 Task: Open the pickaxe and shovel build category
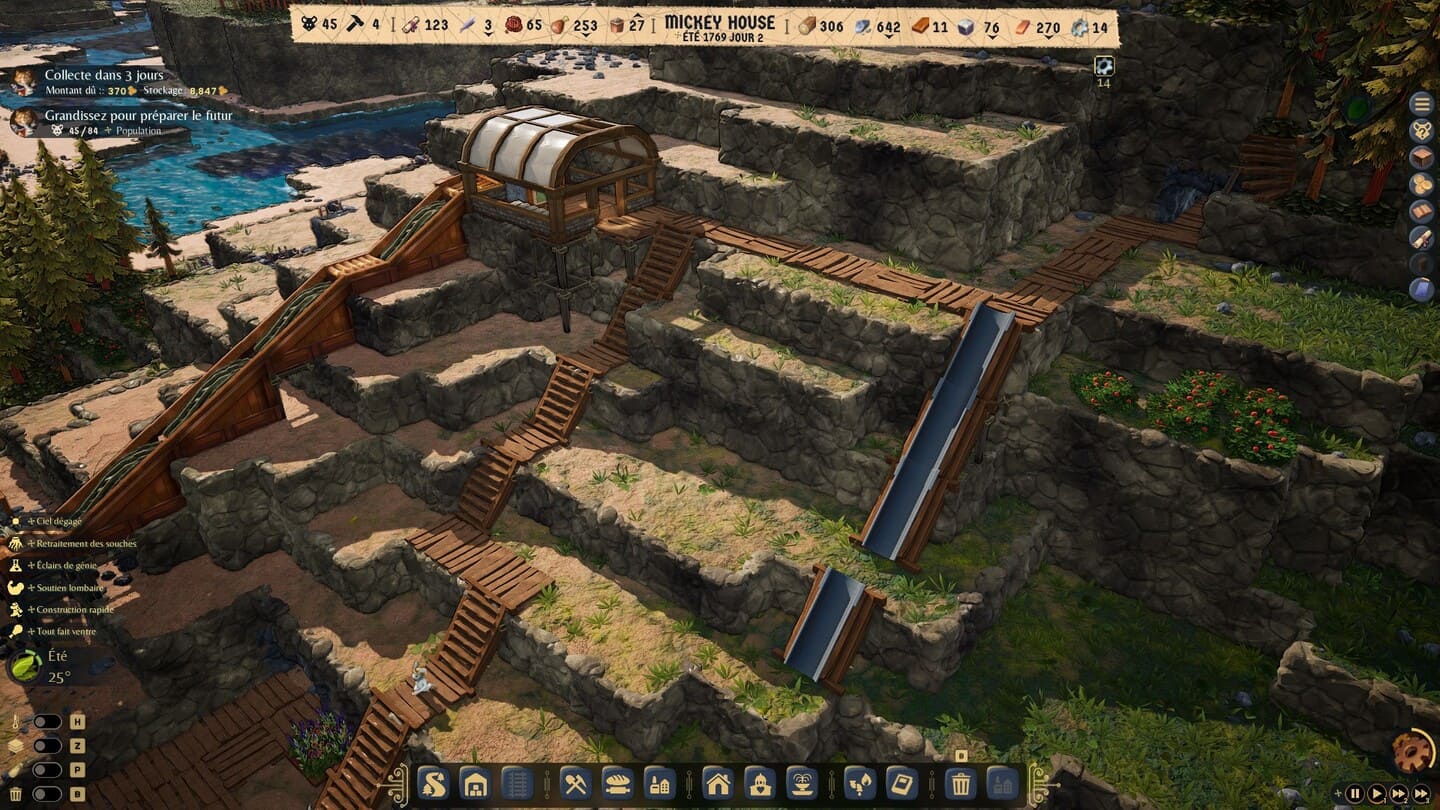click(x=574, y=782)
